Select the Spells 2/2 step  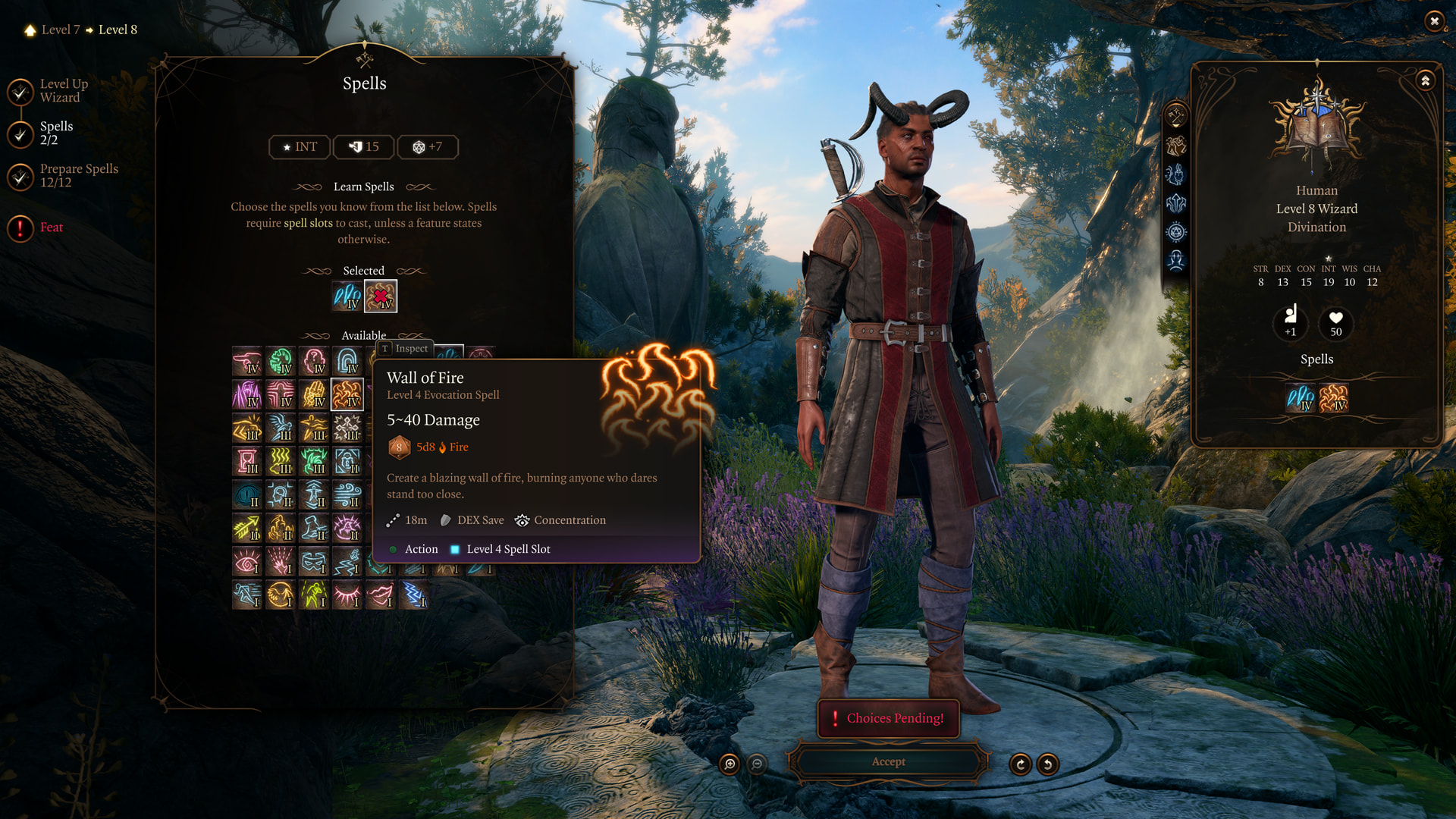(x=56, y=133)
